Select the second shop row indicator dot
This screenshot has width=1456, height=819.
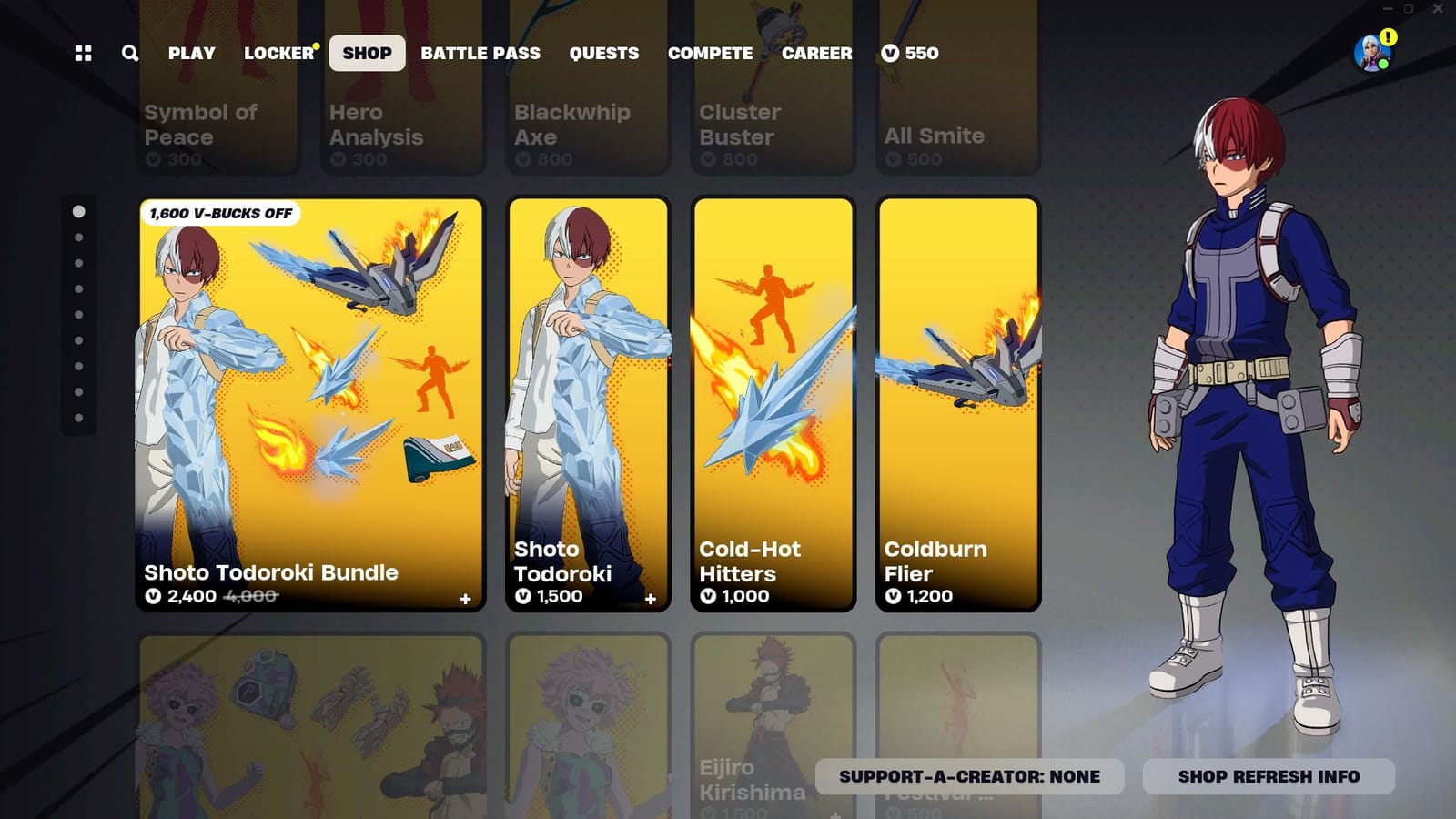80,238
